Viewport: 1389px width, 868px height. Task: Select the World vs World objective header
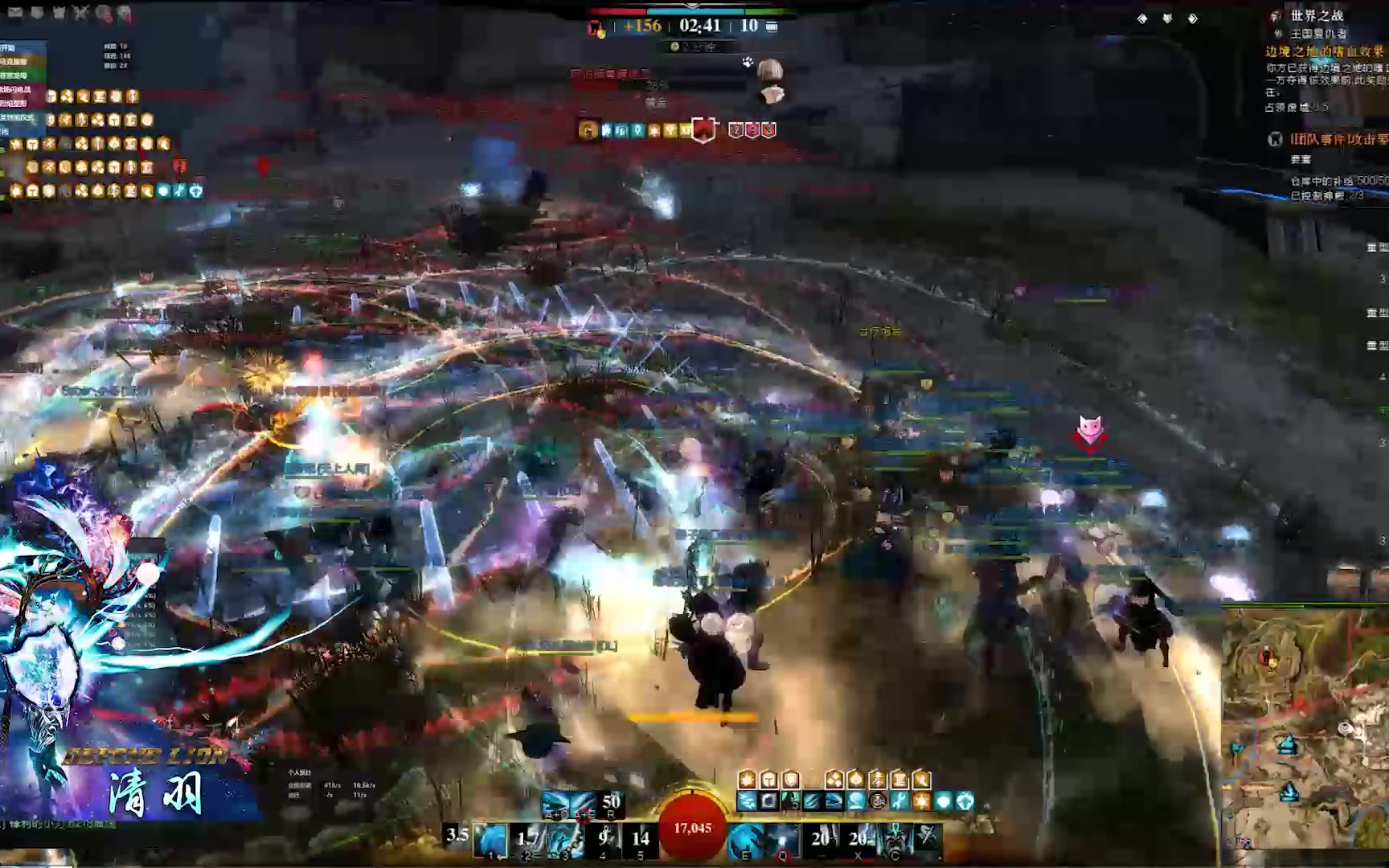pyautogui.click(x=1317, y=15)
